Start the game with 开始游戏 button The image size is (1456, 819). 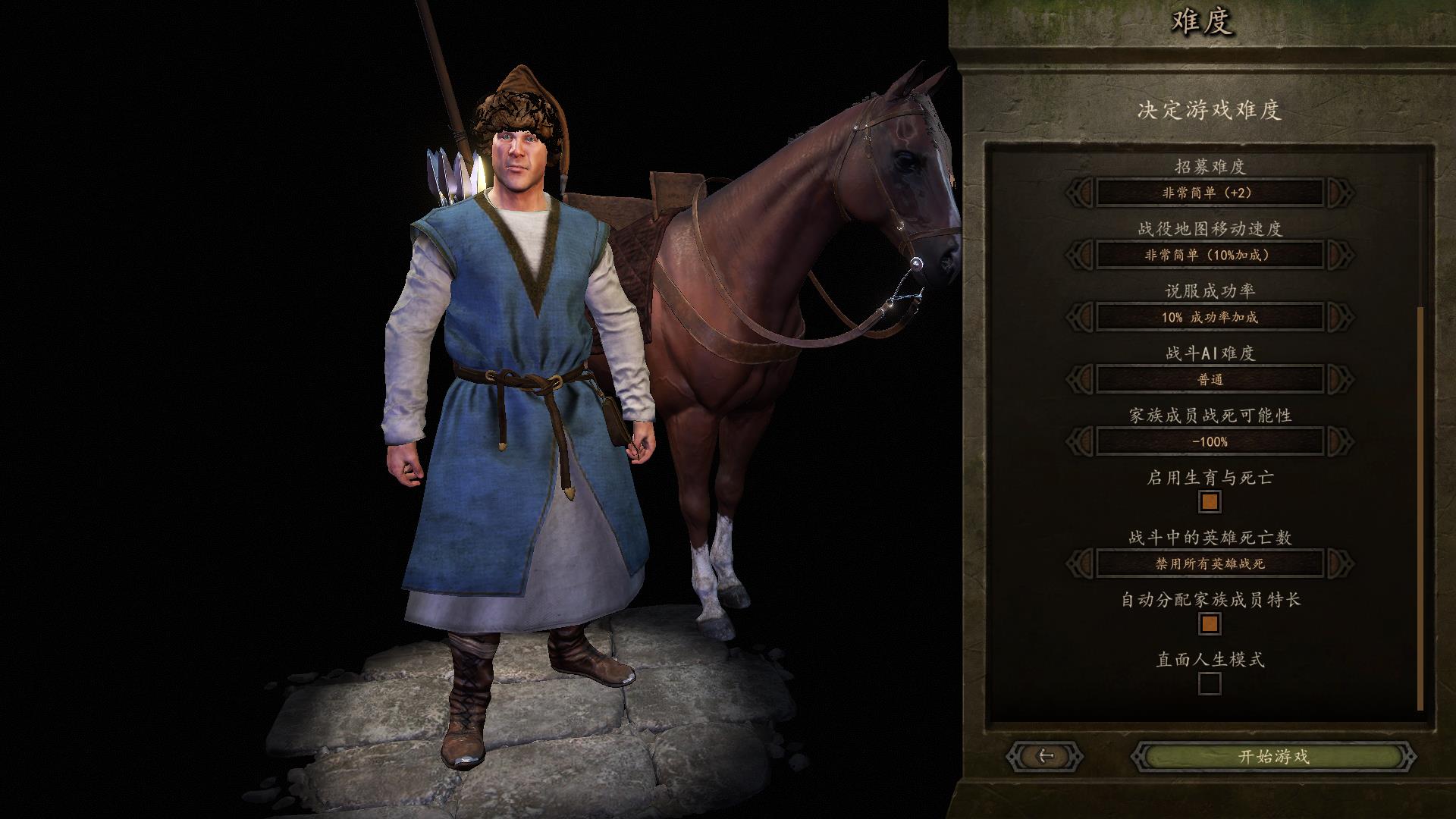pos(1273,756)
